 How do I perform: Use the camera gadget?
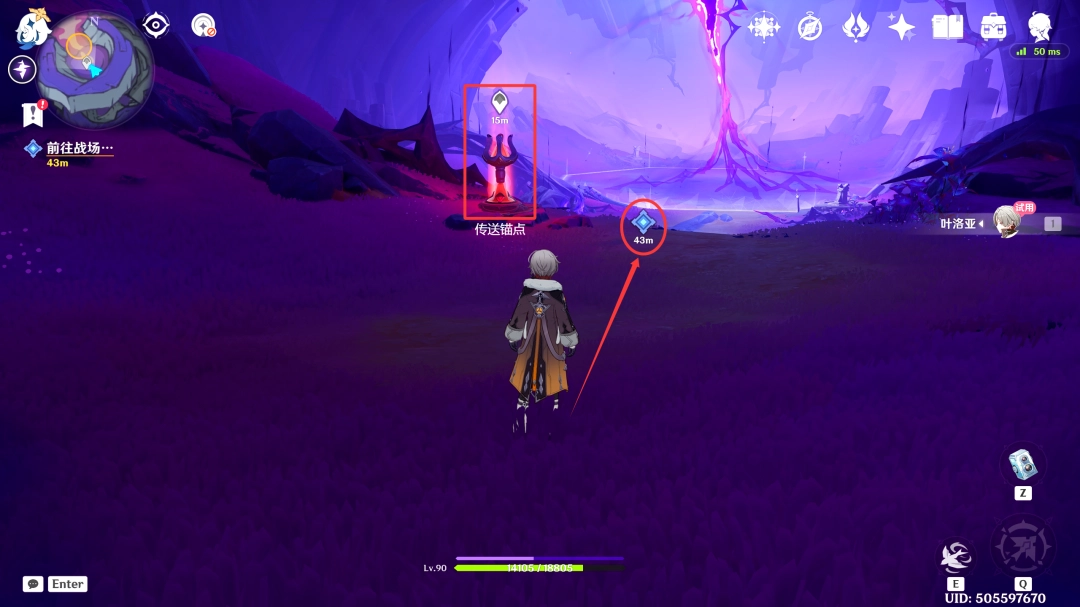(x=1022, y=465)
